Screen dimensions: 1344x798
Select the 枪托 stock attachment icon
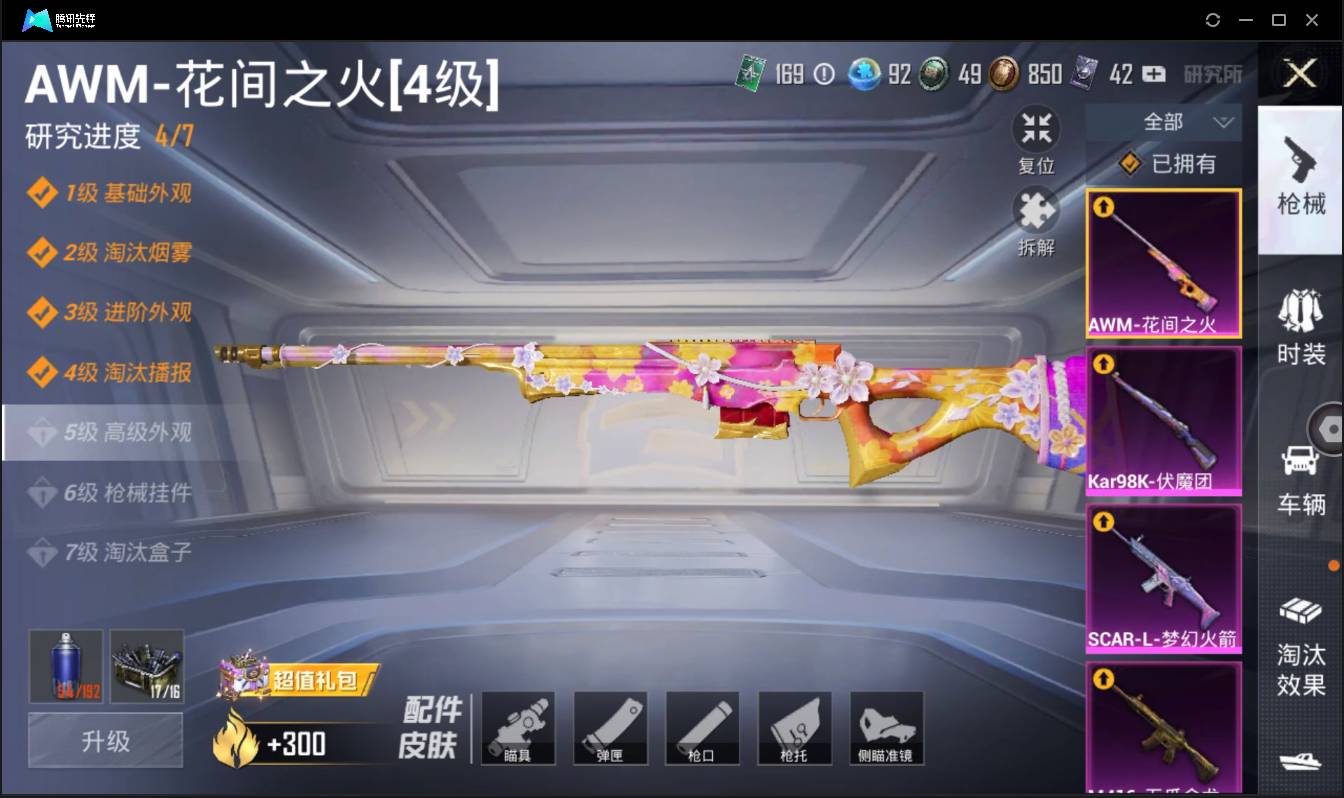[x=794, y=727]
